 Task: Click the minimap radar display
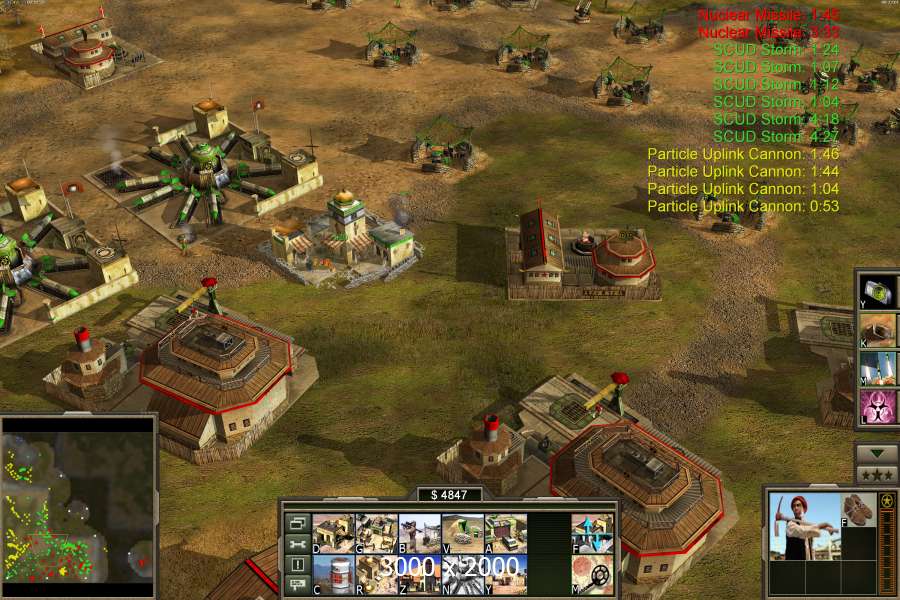coord(78,500)
